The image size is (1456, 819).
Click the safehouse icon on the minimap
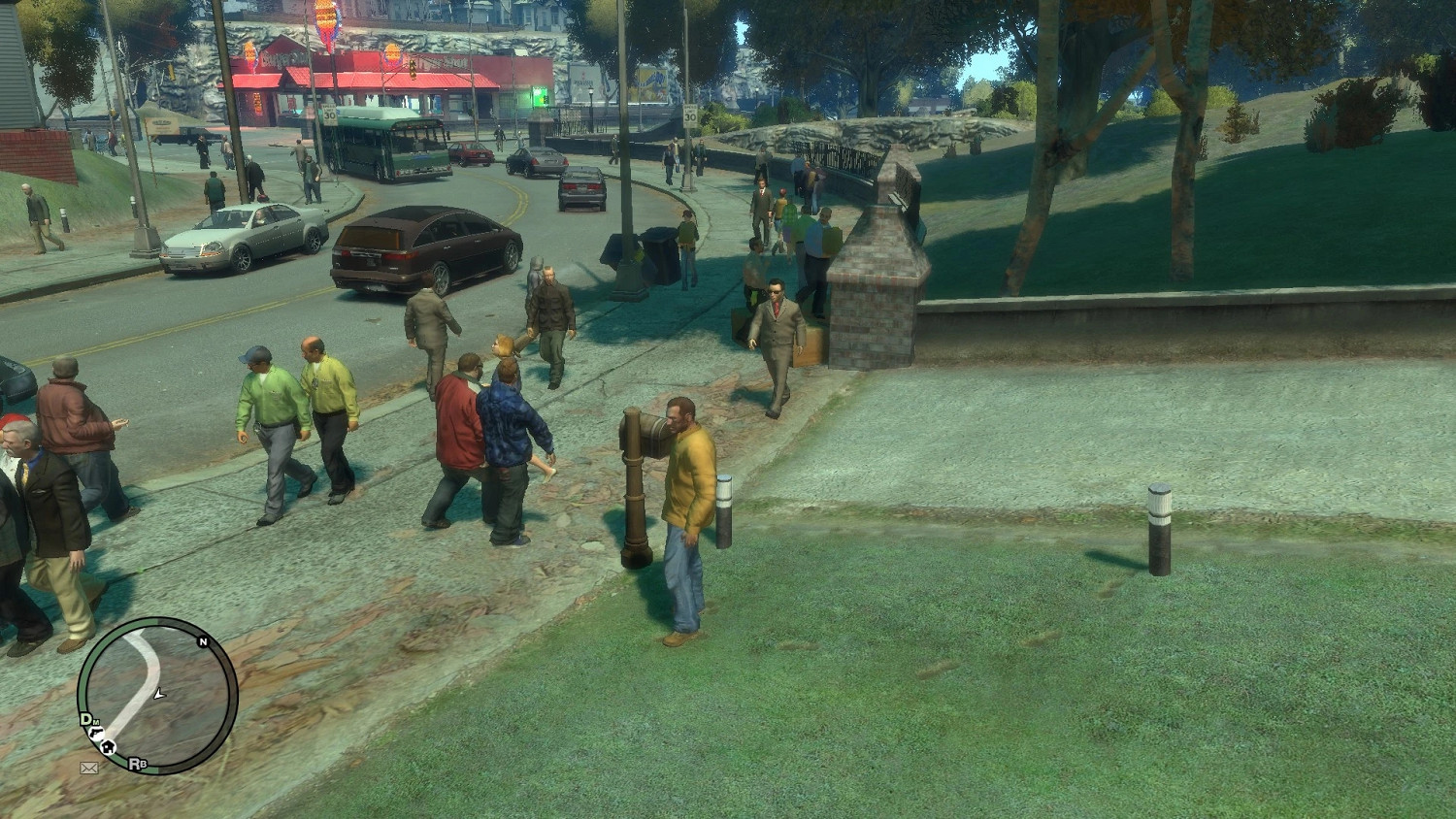109,746
